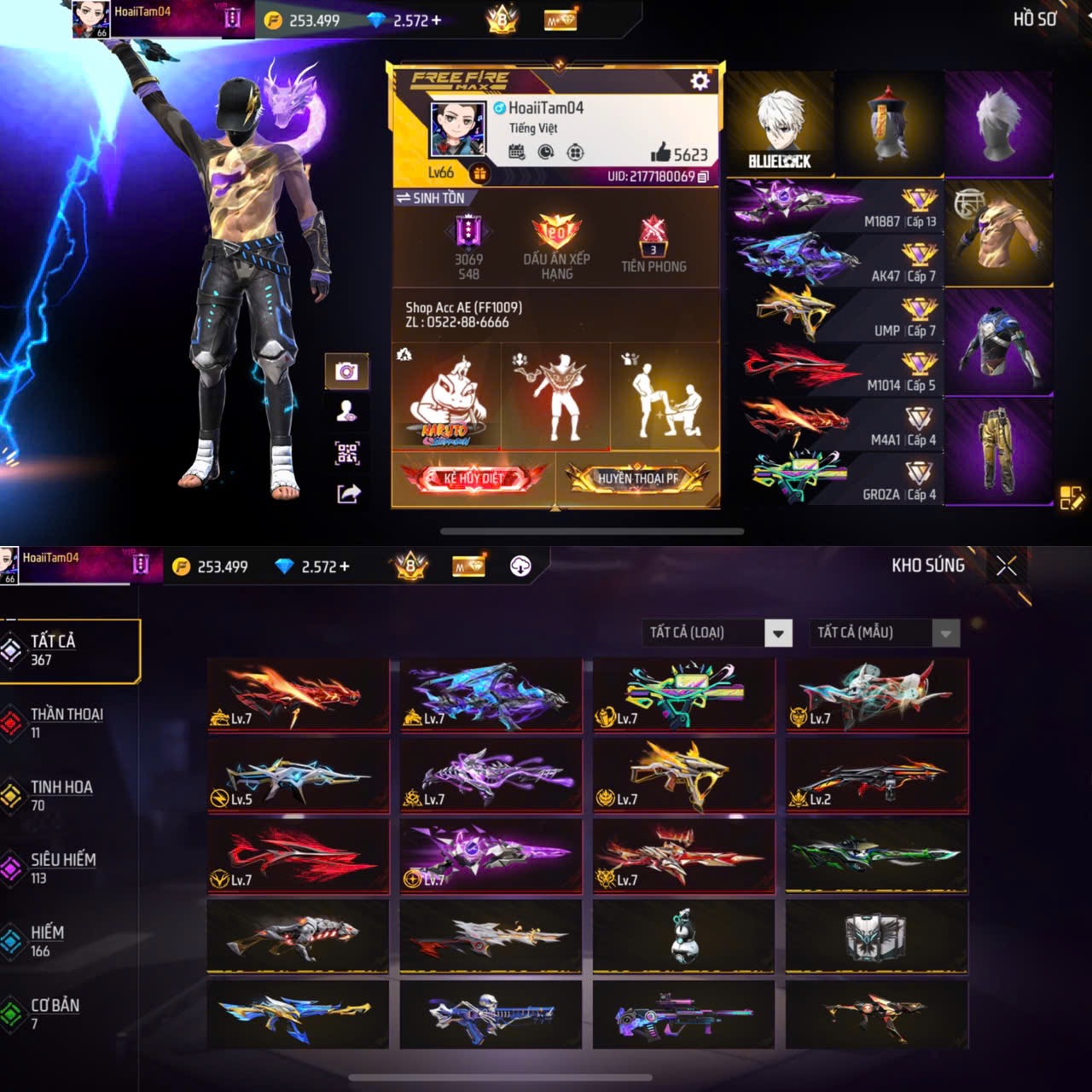The image size is (1092, 1092).
Task: Open the cloud download icon in the top bar
Action: coord(521,566)
